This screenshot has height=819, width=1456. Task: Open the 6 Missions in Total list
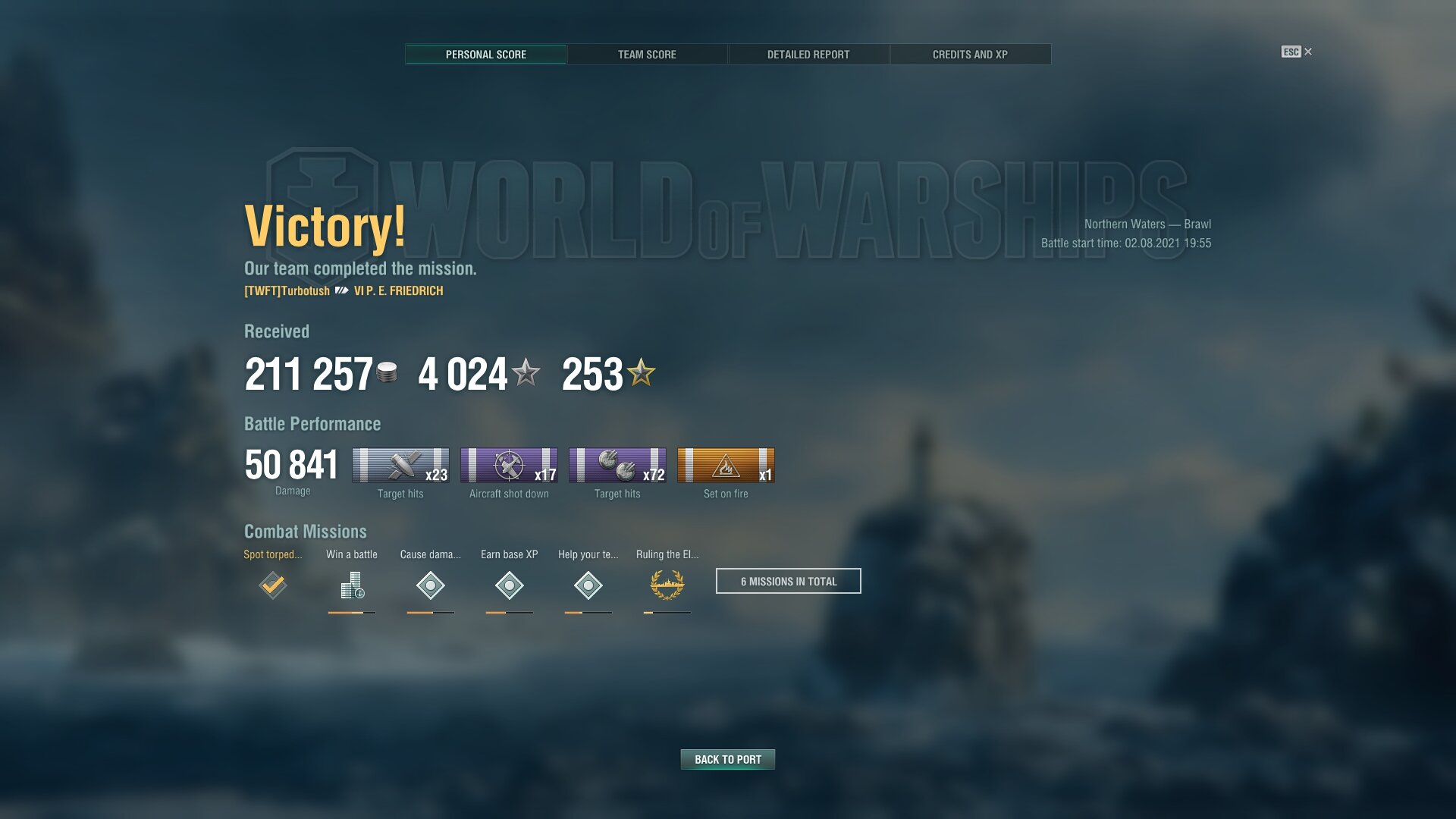click(789, 581)
